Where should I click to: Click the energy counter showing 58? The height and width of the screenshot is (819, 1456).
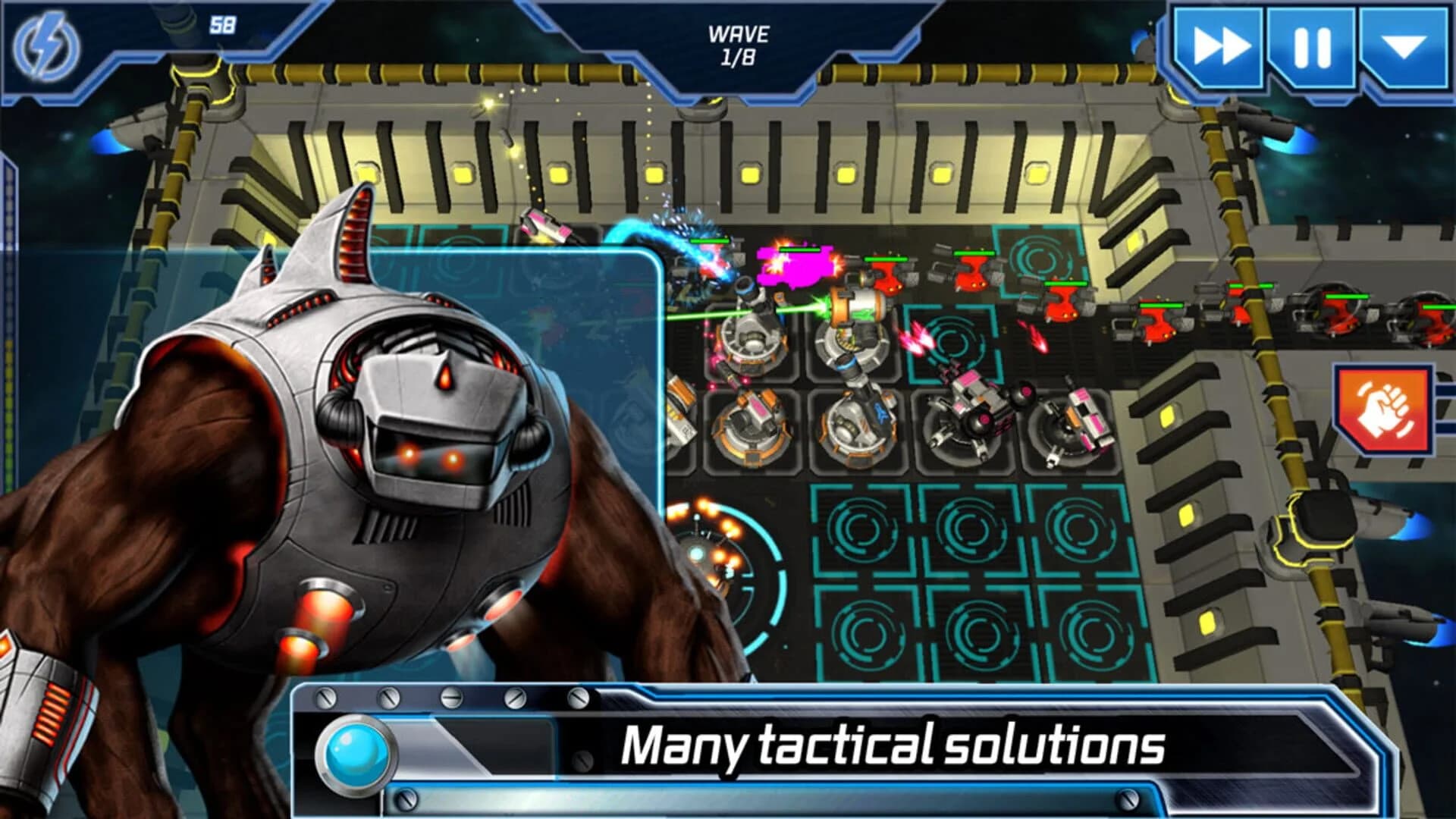(x=223, y=24)
